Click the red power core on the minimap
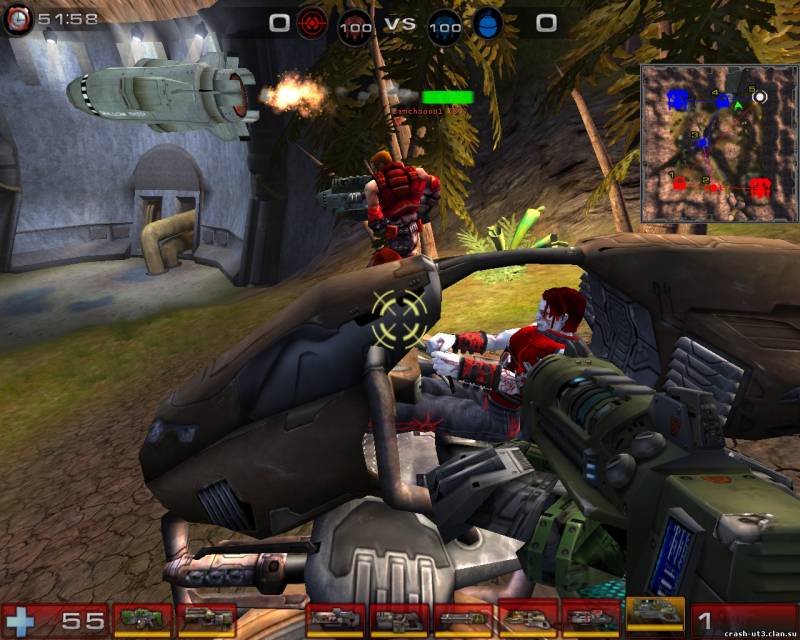This screenshot has height=640, width=800. point(760,186)
